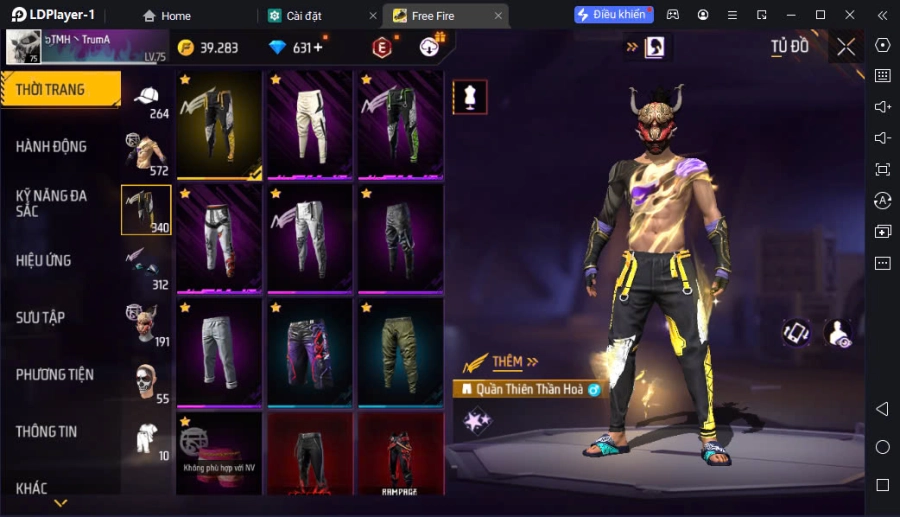Image resolution: width=900 pixels, height=517 pixels.
Task: Choose the white cap headwear subcategory
Action: [x=146, y=98]
